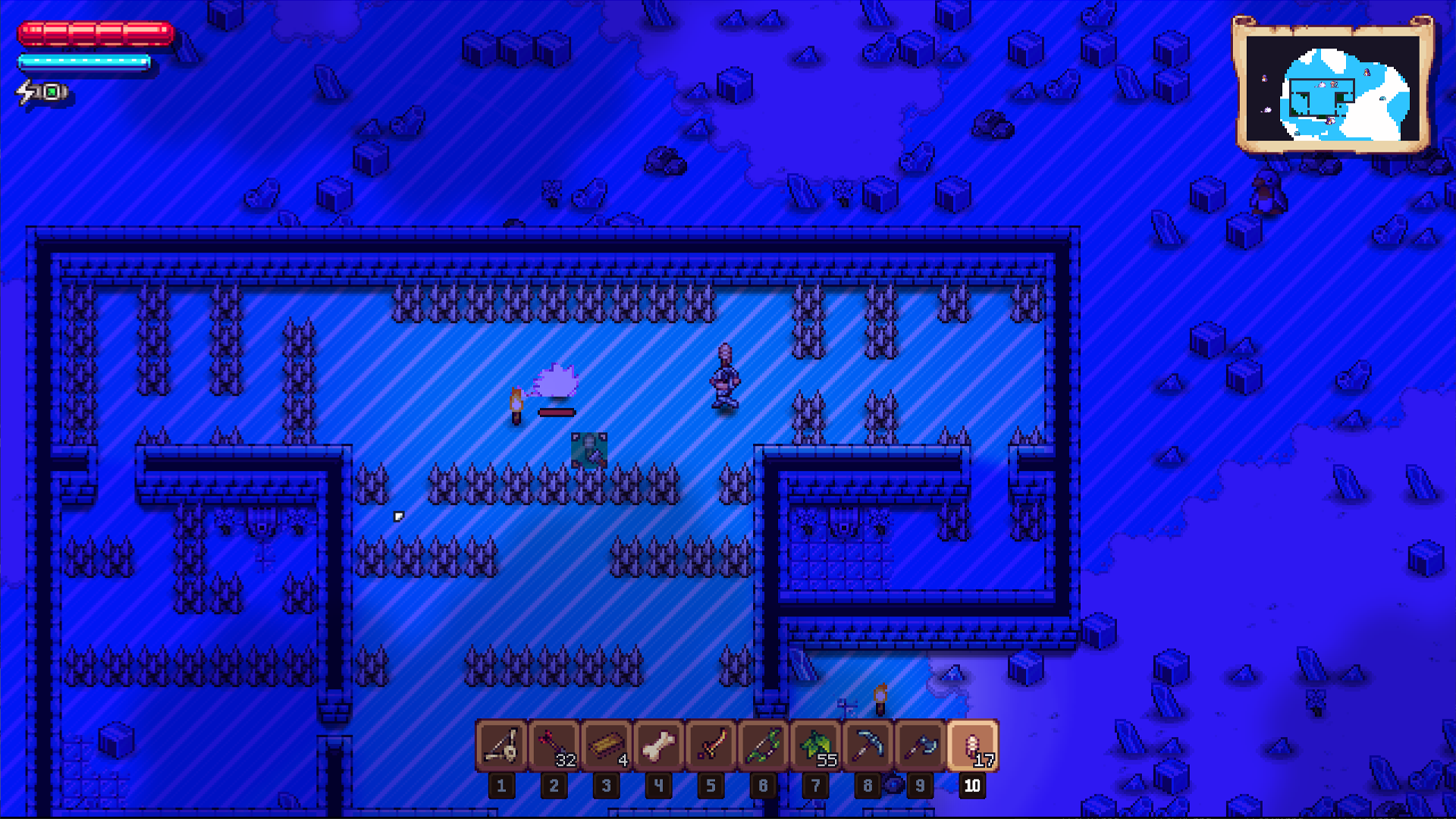
Task: Click the slot 1 number label
Action: (x=501, y=786)
